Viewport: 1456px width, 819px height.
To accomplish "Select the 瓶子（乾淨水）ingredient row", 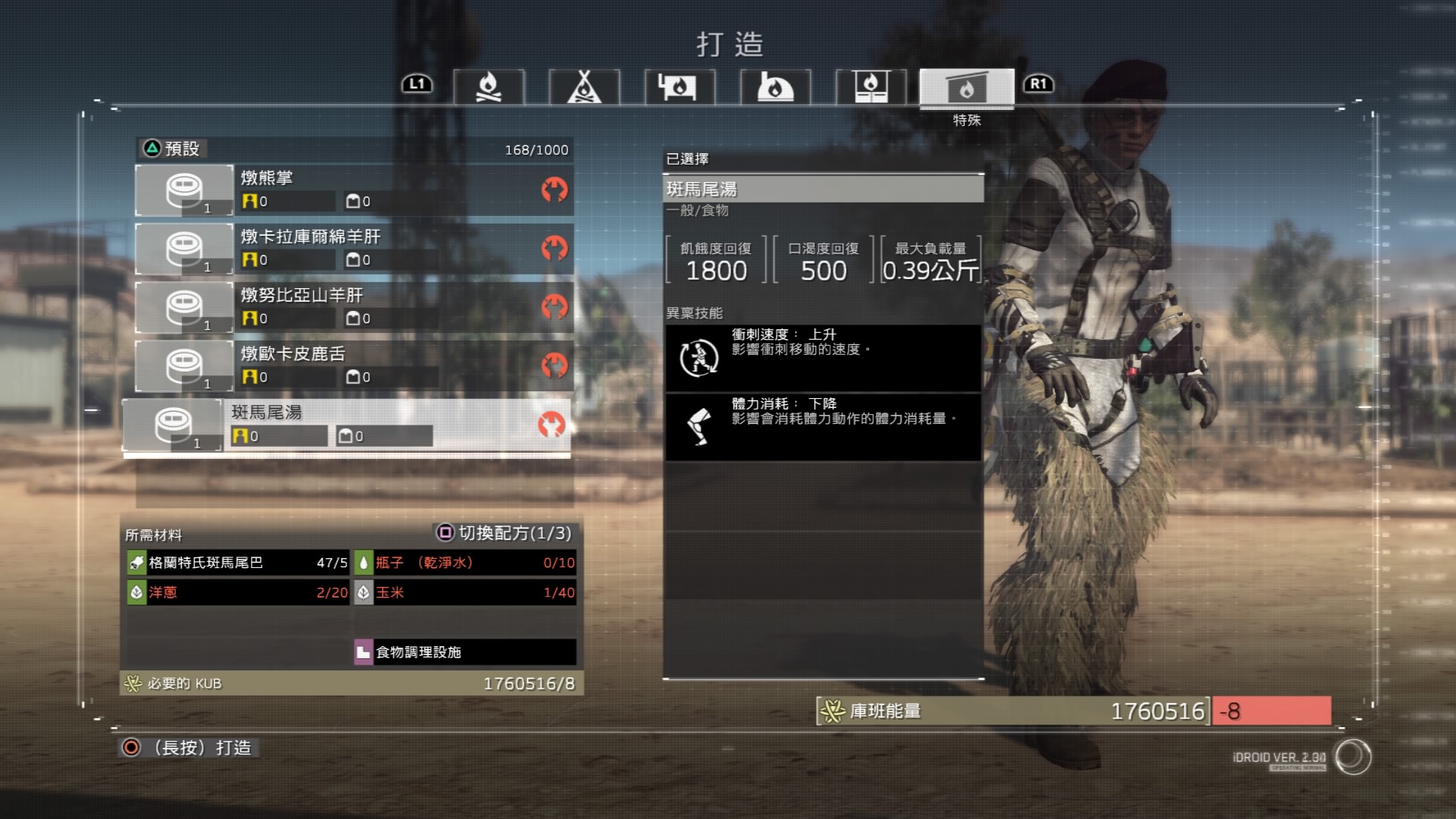I will click(x=465, y=563).
